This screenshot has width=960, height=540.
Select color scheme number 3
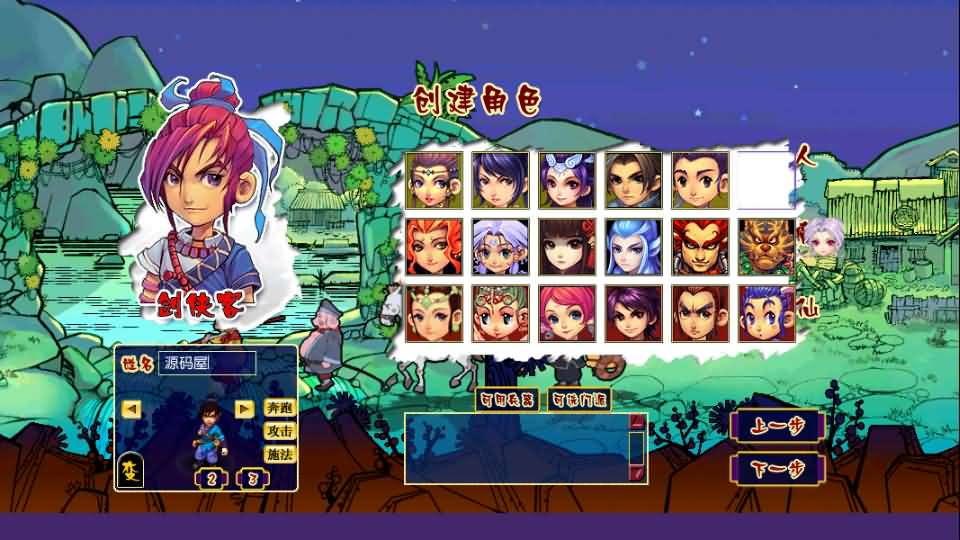point(251,477)
